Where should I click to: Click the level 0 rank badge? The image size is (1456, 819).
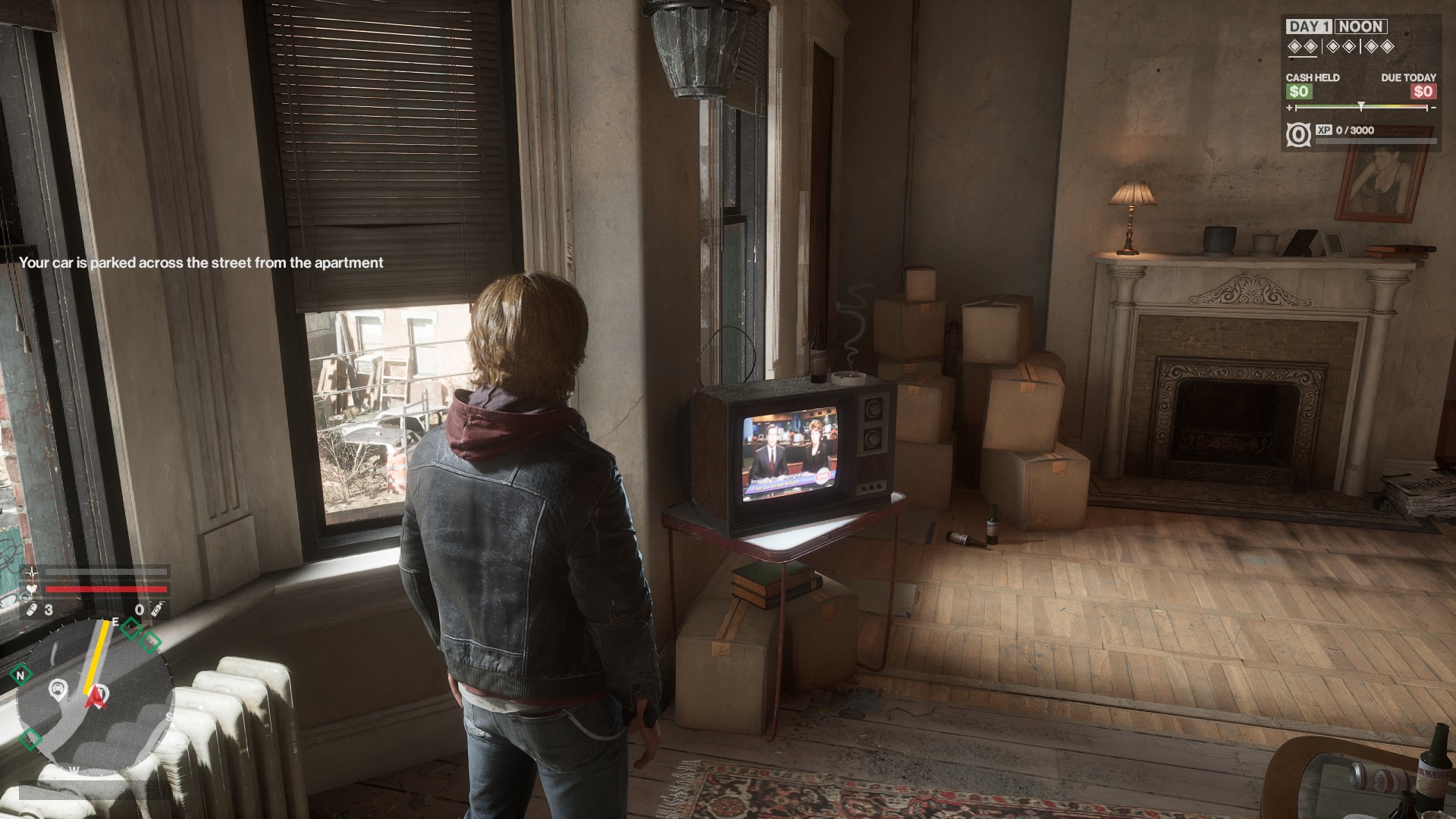click(1298, 135)
